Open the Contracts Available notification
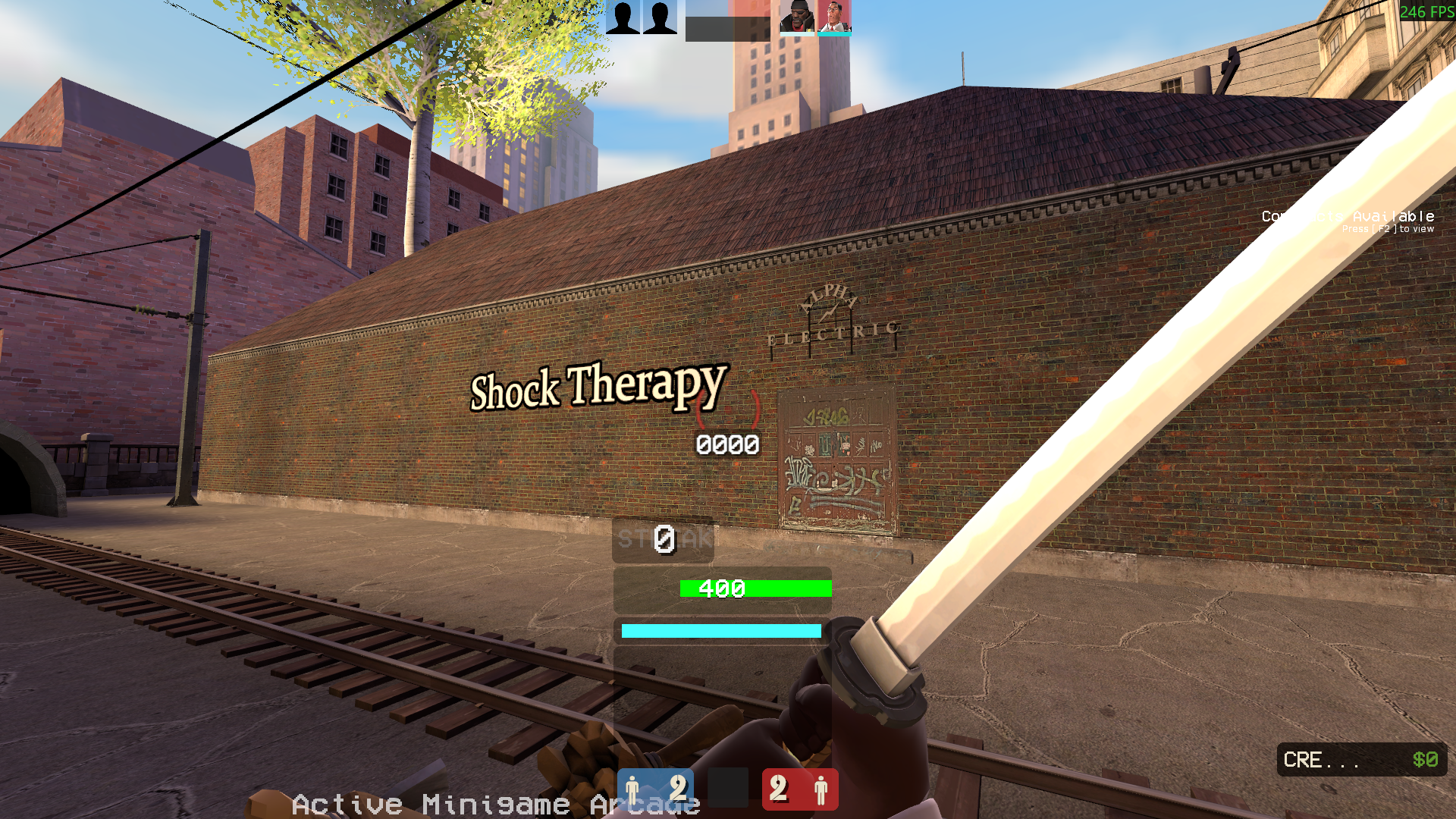The image size is (1456, 819). tap(1348, 221)
